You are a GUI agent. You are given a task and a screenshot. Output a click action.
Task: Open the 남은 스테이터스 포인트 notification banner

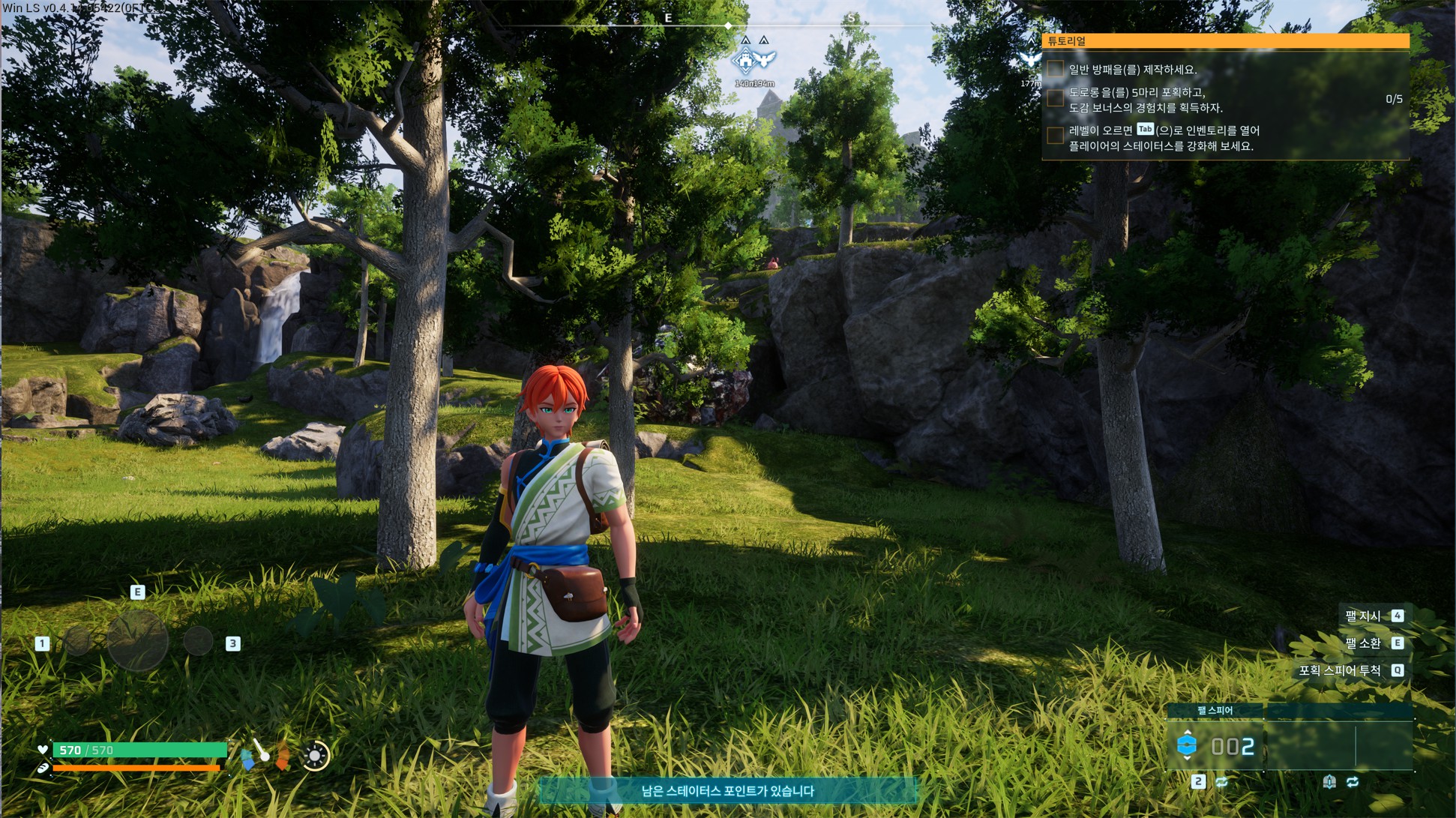pyautogui.click(x=728, y=790)
